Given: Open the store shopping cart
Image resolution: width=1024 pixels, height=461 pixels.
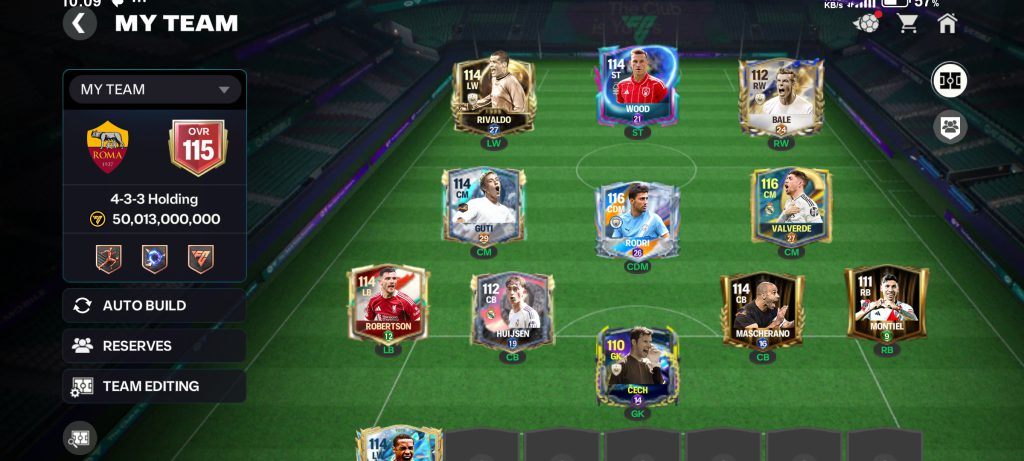Looking at the screenshot, I should coord(907,24).
